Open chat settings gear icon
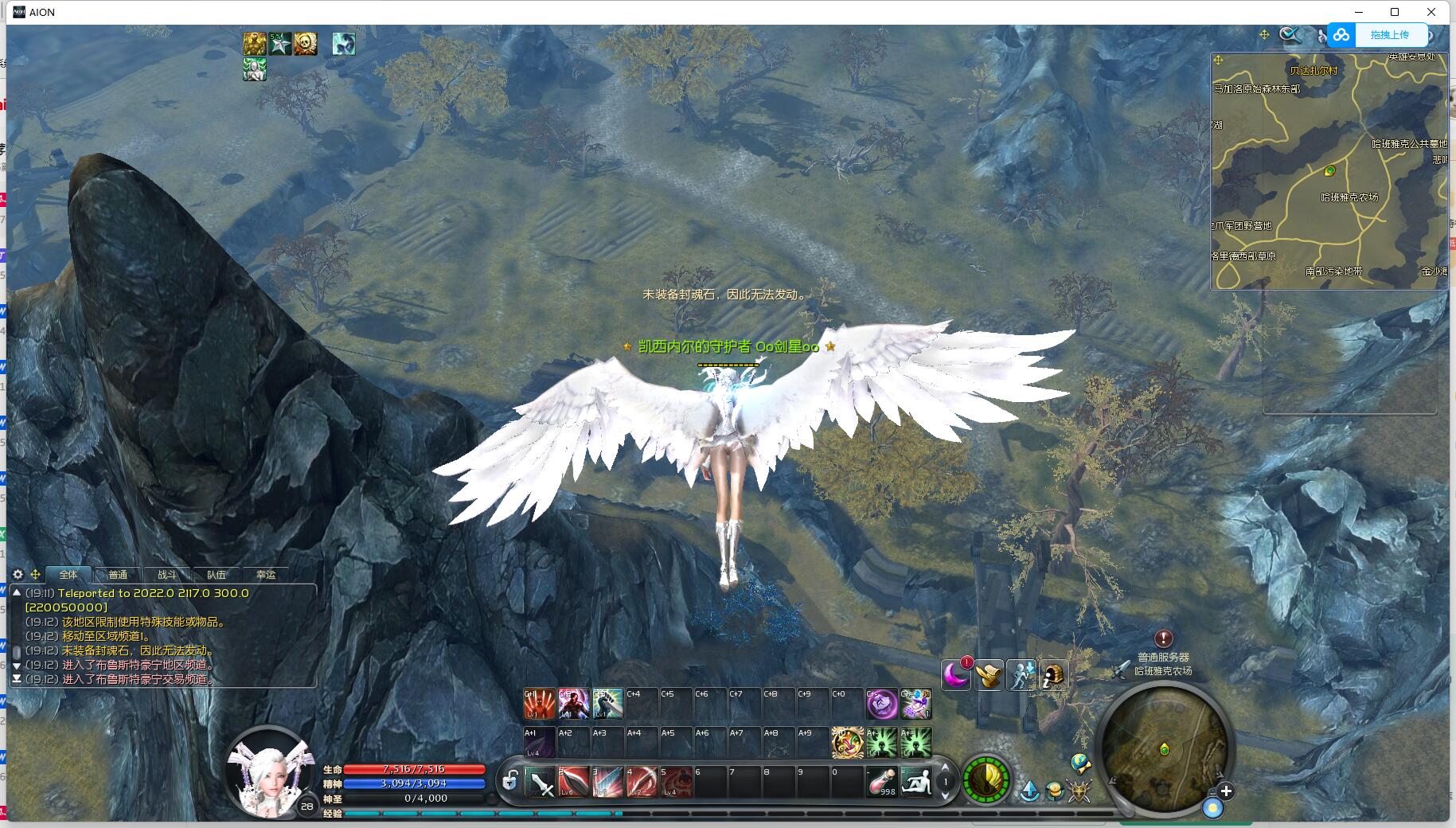 [x=18, y=574]
